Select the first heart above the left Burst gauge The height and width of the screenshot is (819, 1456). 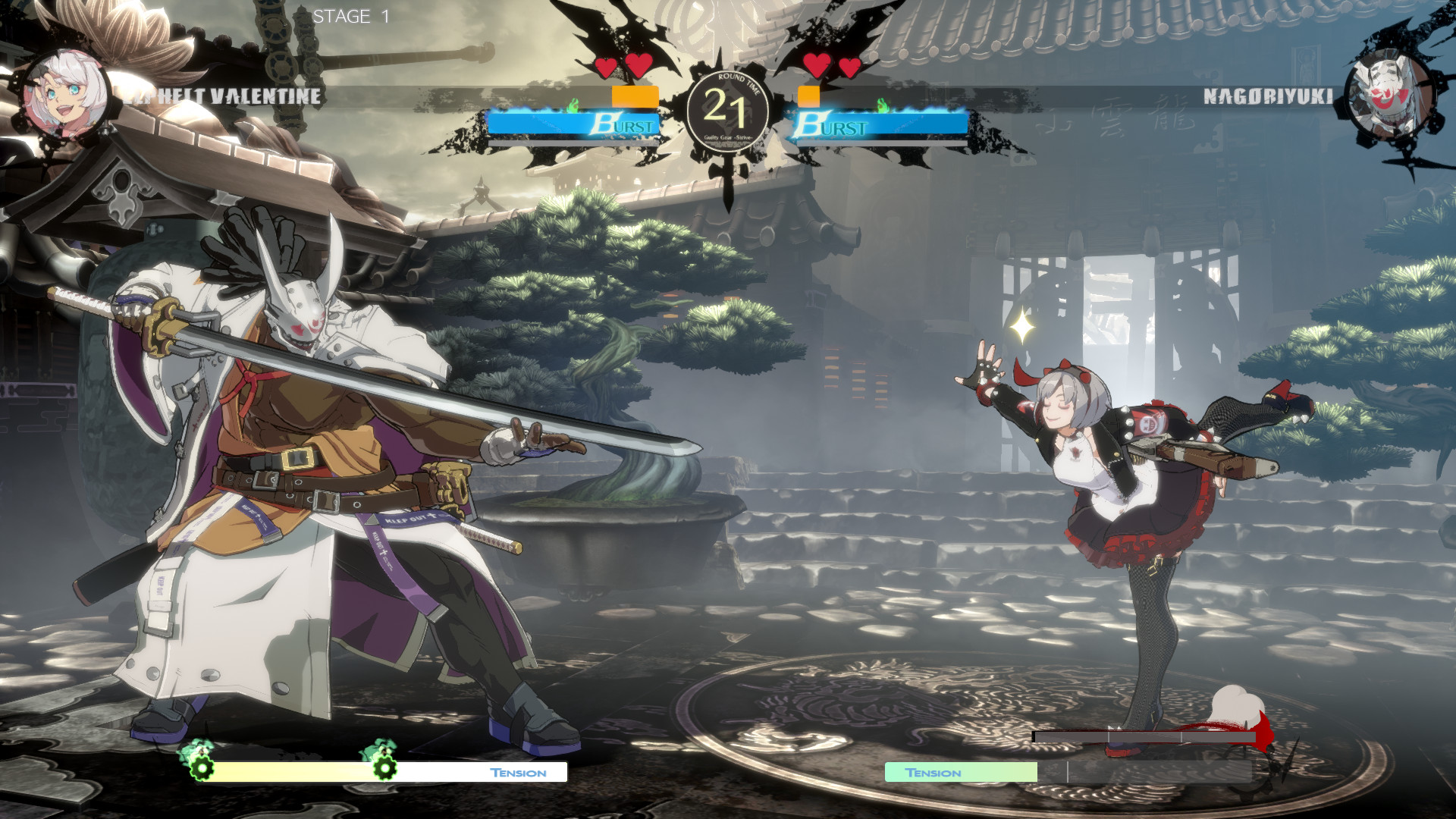604,67
